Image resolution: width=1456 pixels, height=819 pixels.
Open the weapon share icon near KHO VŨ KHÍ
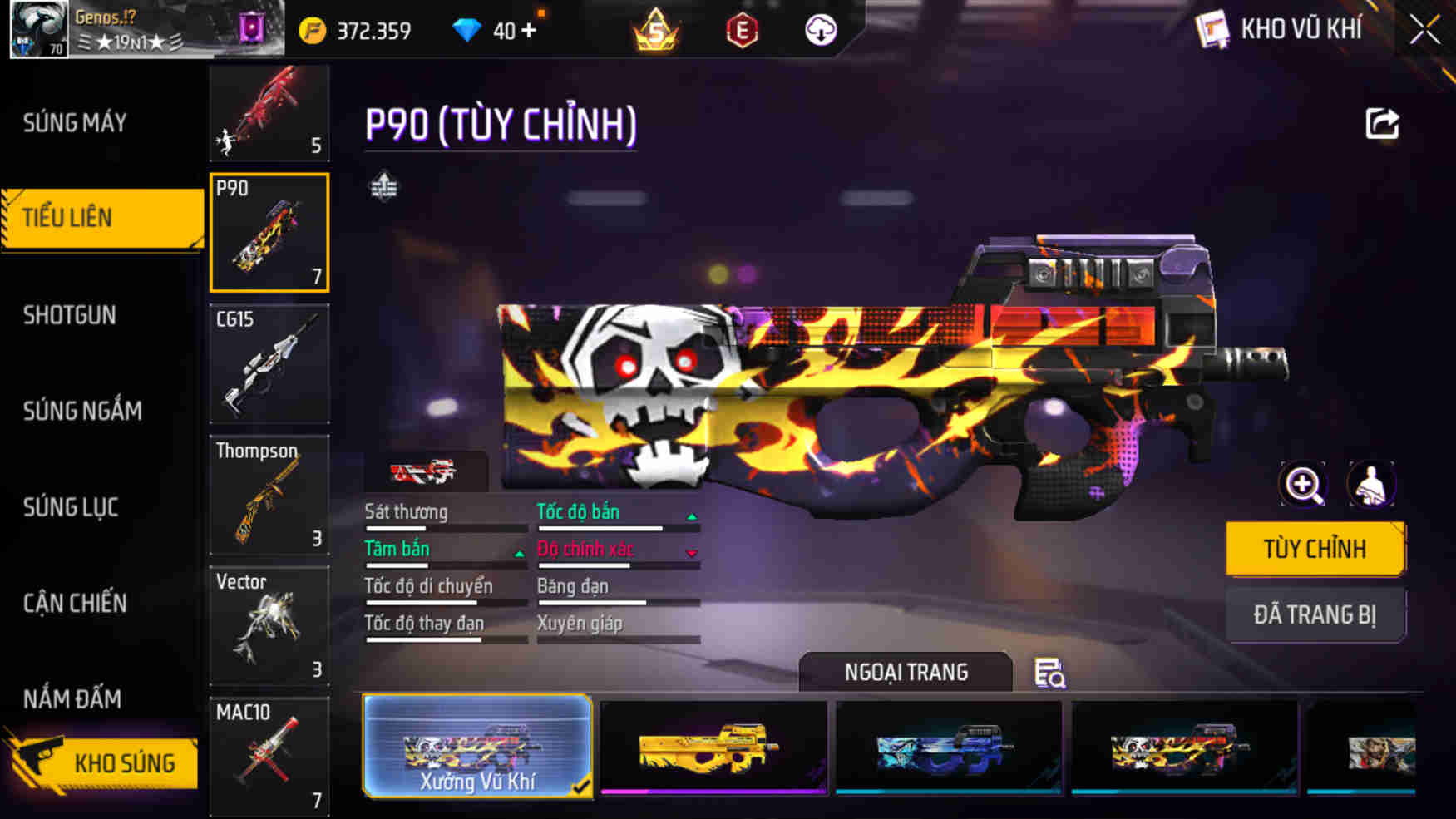point(1382,123)
